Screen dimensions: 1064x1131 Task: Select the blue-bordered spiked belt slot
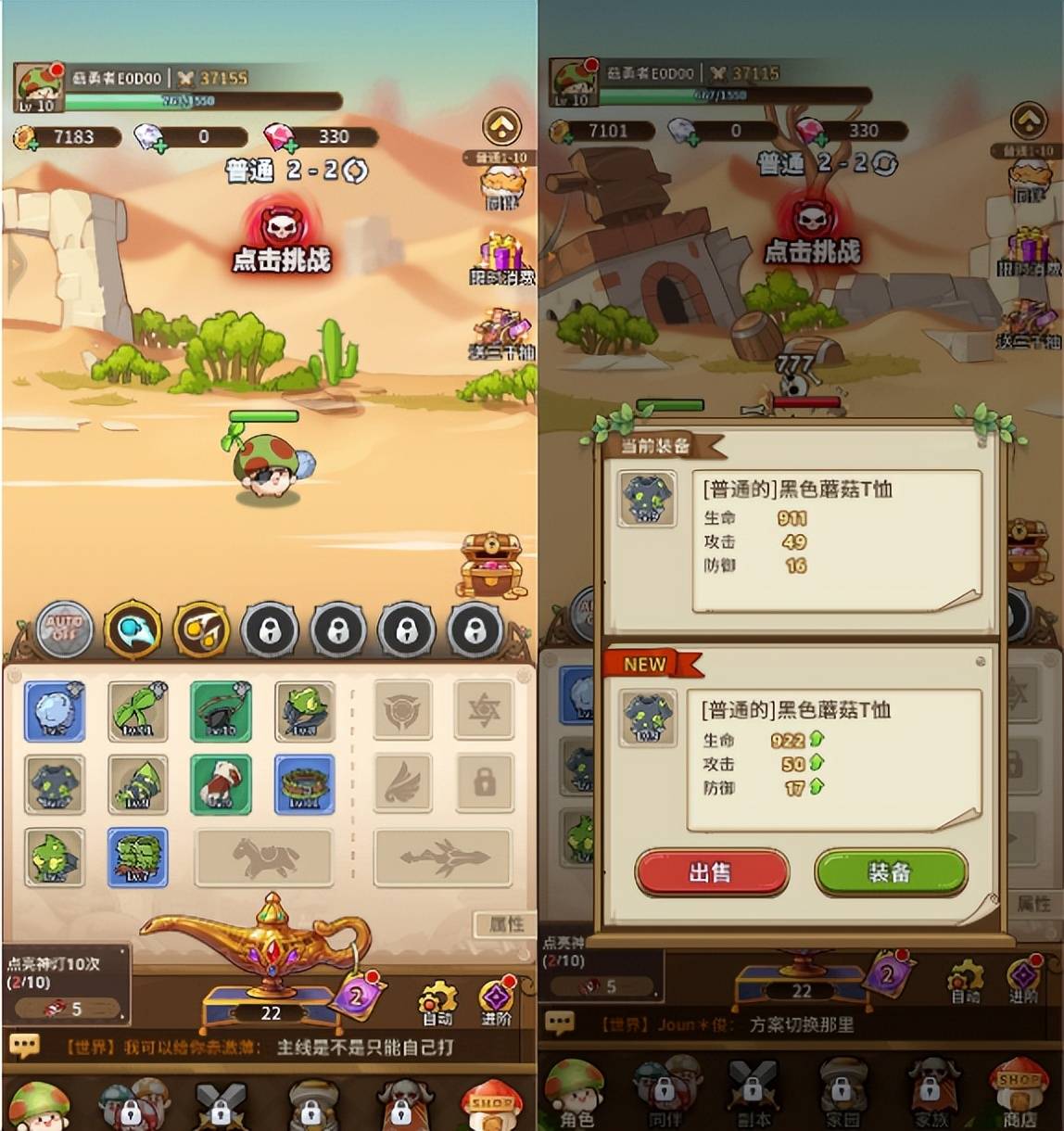point(304,784)
